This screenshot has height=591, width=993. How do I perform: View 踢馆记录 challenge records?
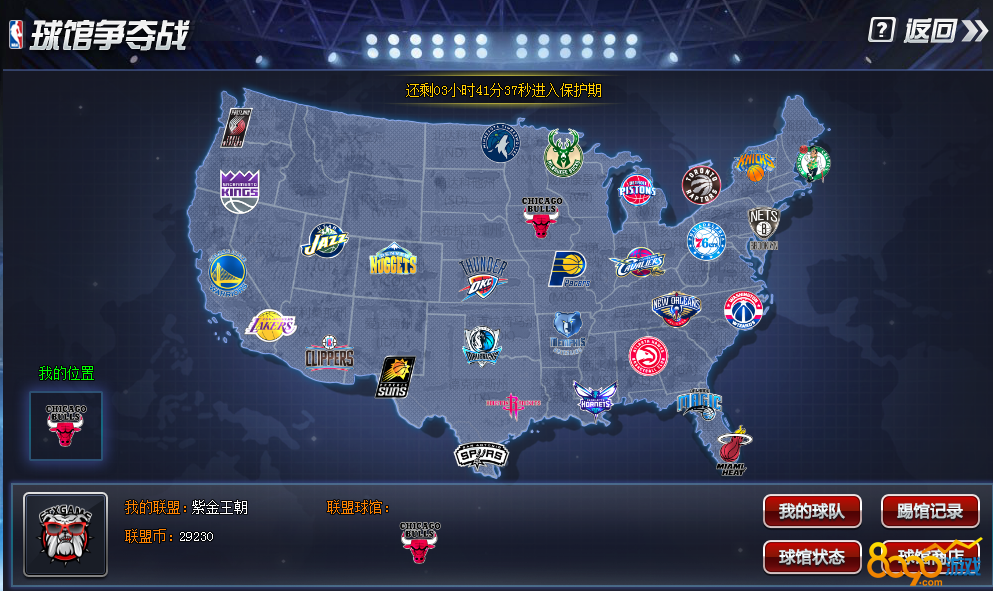click(929, 511)
